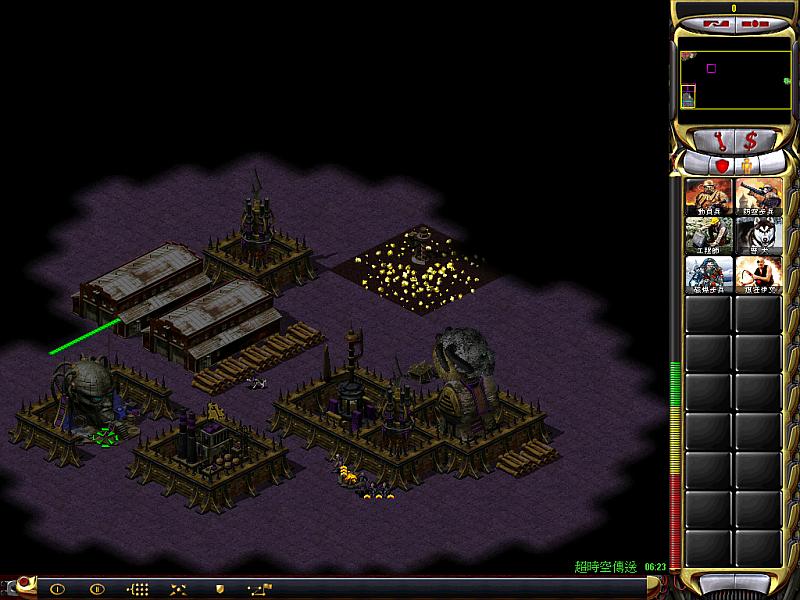This screenshot has width=800, height=600.
Task: Select team I on the command bar
Action: tap(57, 589)
